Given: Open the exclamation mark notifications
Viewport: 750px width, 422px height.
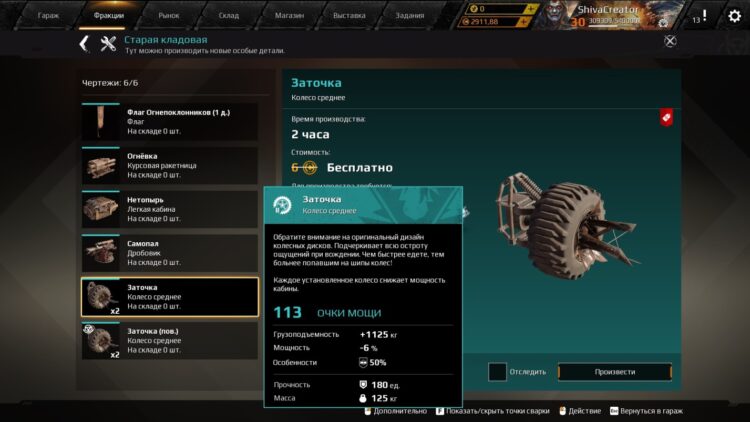Looking at the screenshot, I should pyautogui.click(x=704, y=16).
